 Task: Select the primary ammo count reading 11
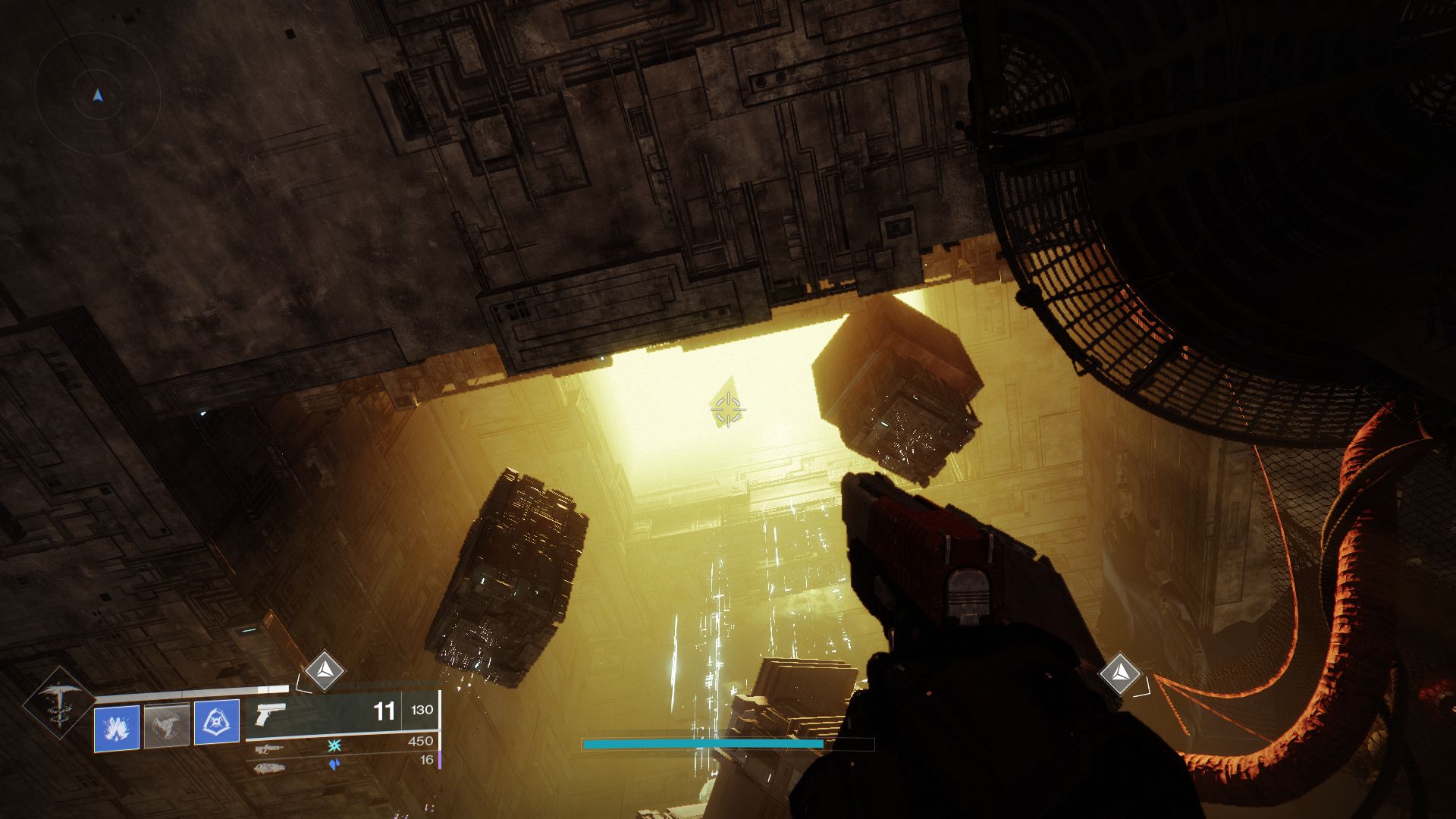(384, 711)
